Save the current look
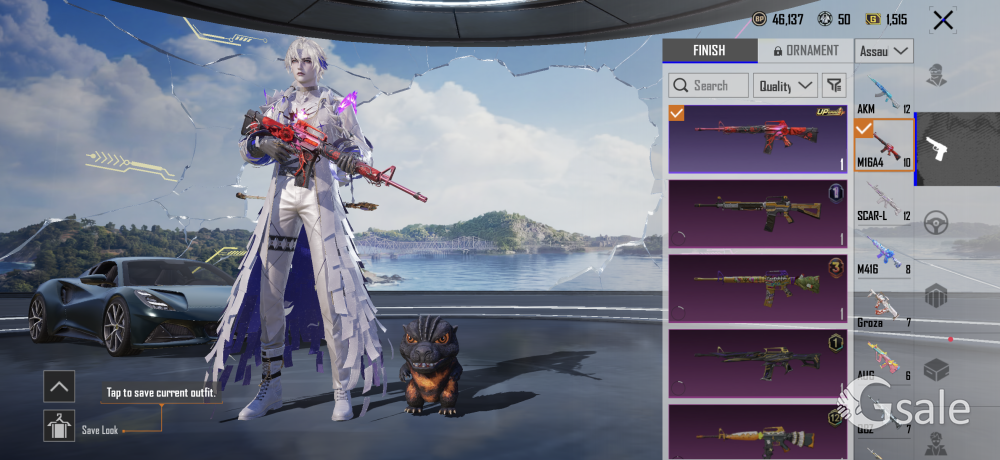1000x460 pixels. 59,426
